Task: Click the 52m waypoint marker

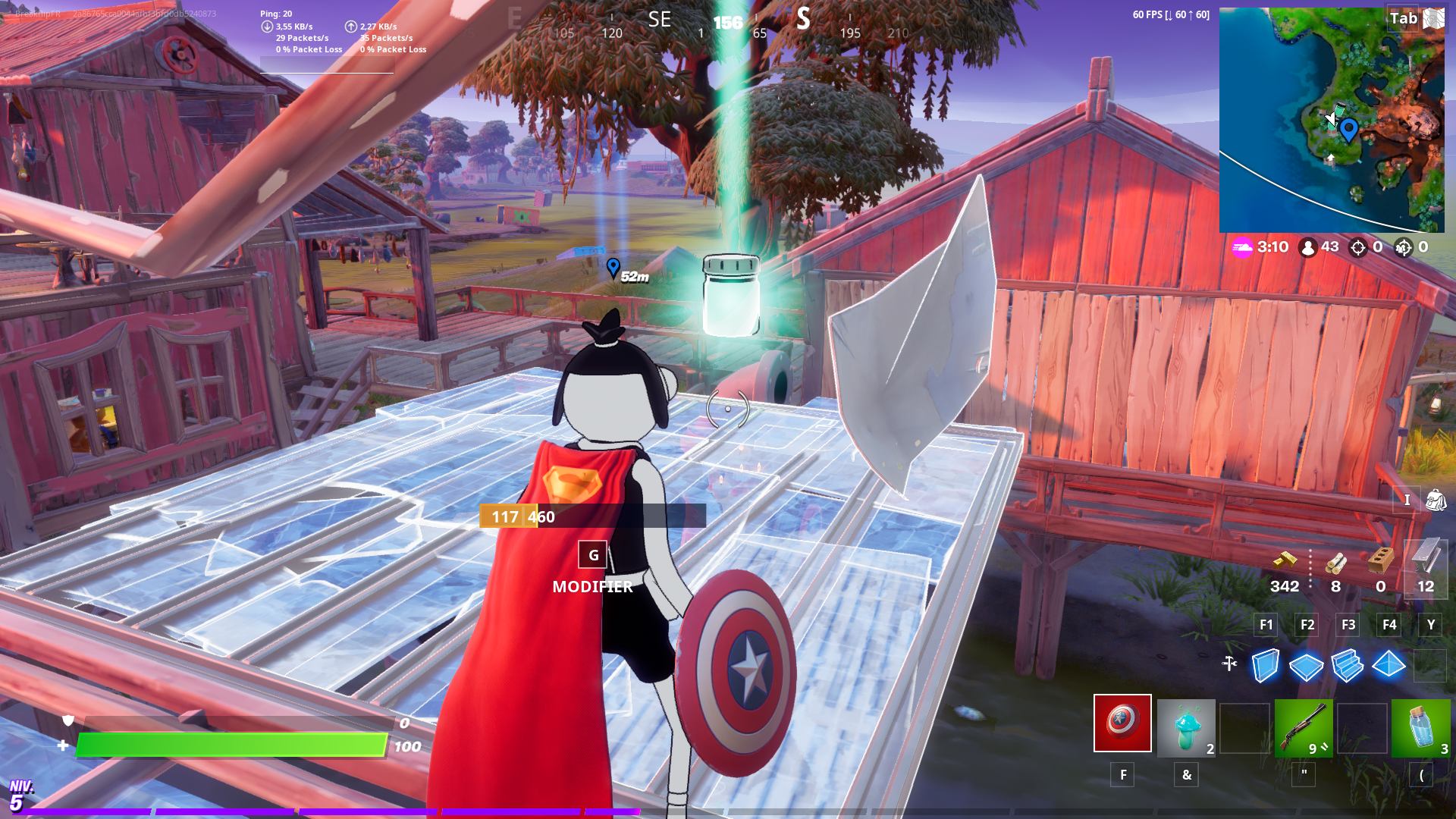Action: (613, 267)
